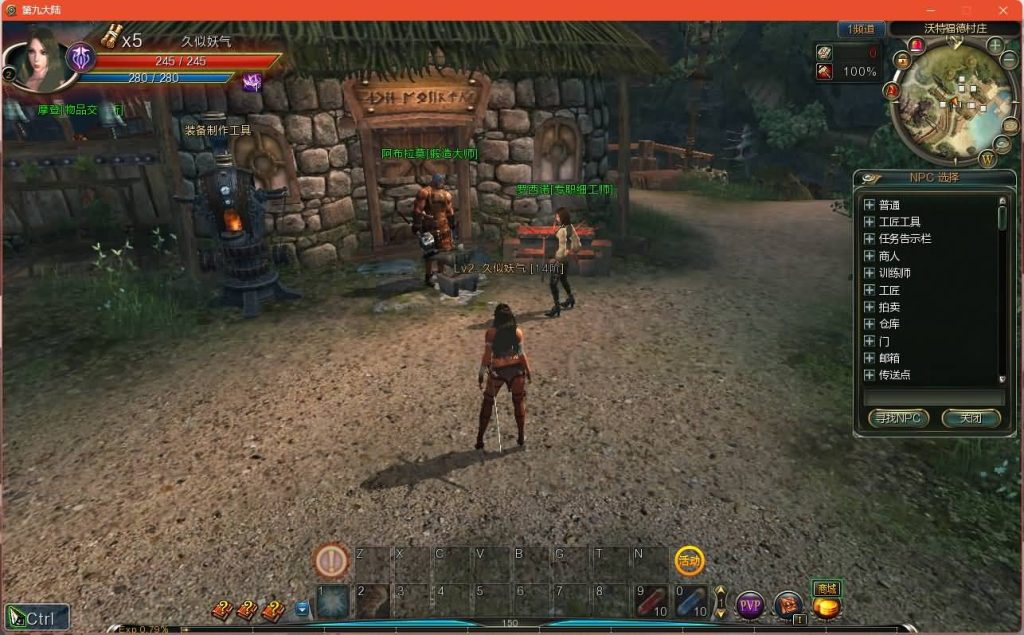
Task: Expand the 传送点 category
Action: click(x=869, y=375)
